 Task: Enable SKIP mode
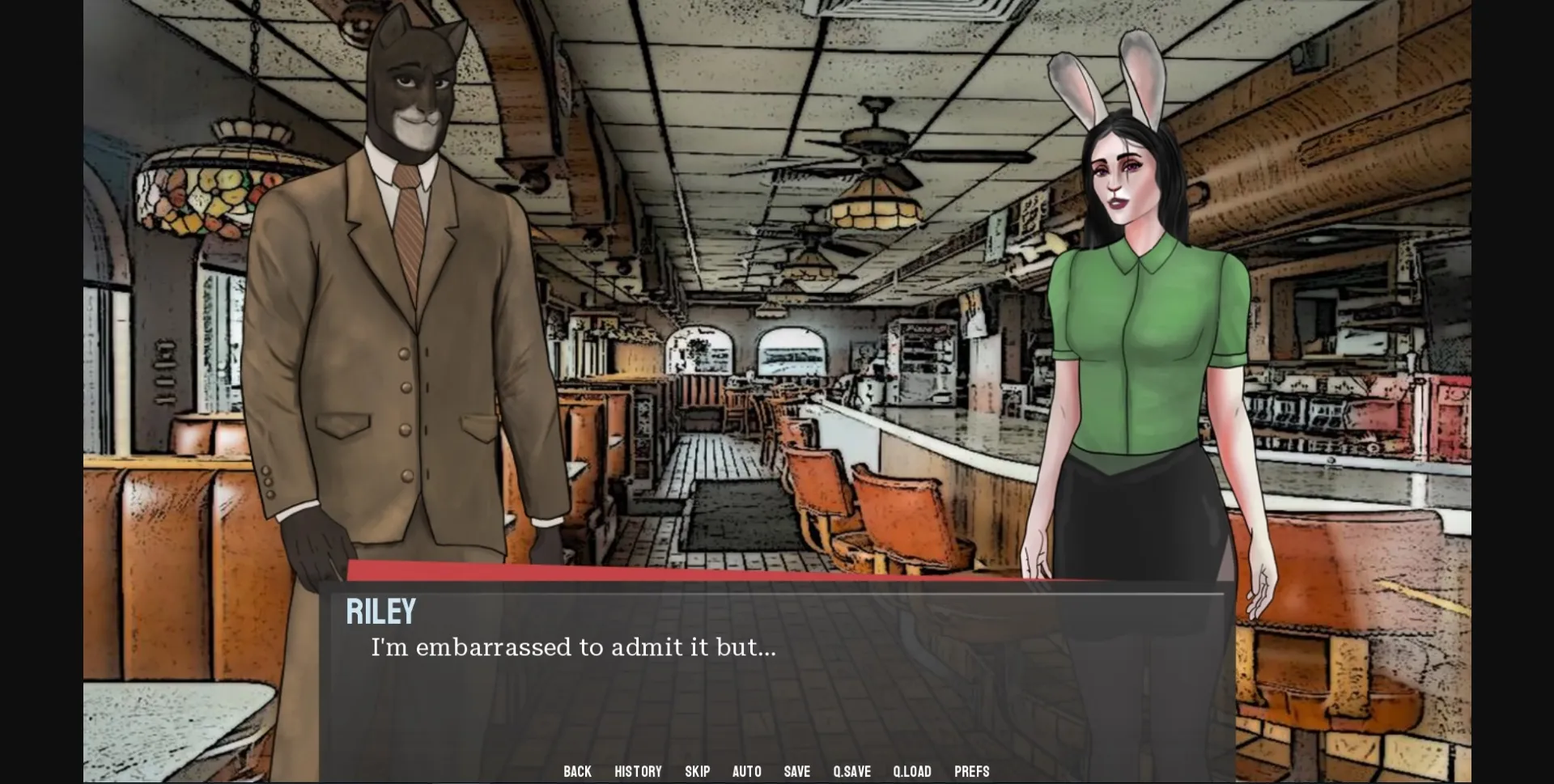coord(698,771)
